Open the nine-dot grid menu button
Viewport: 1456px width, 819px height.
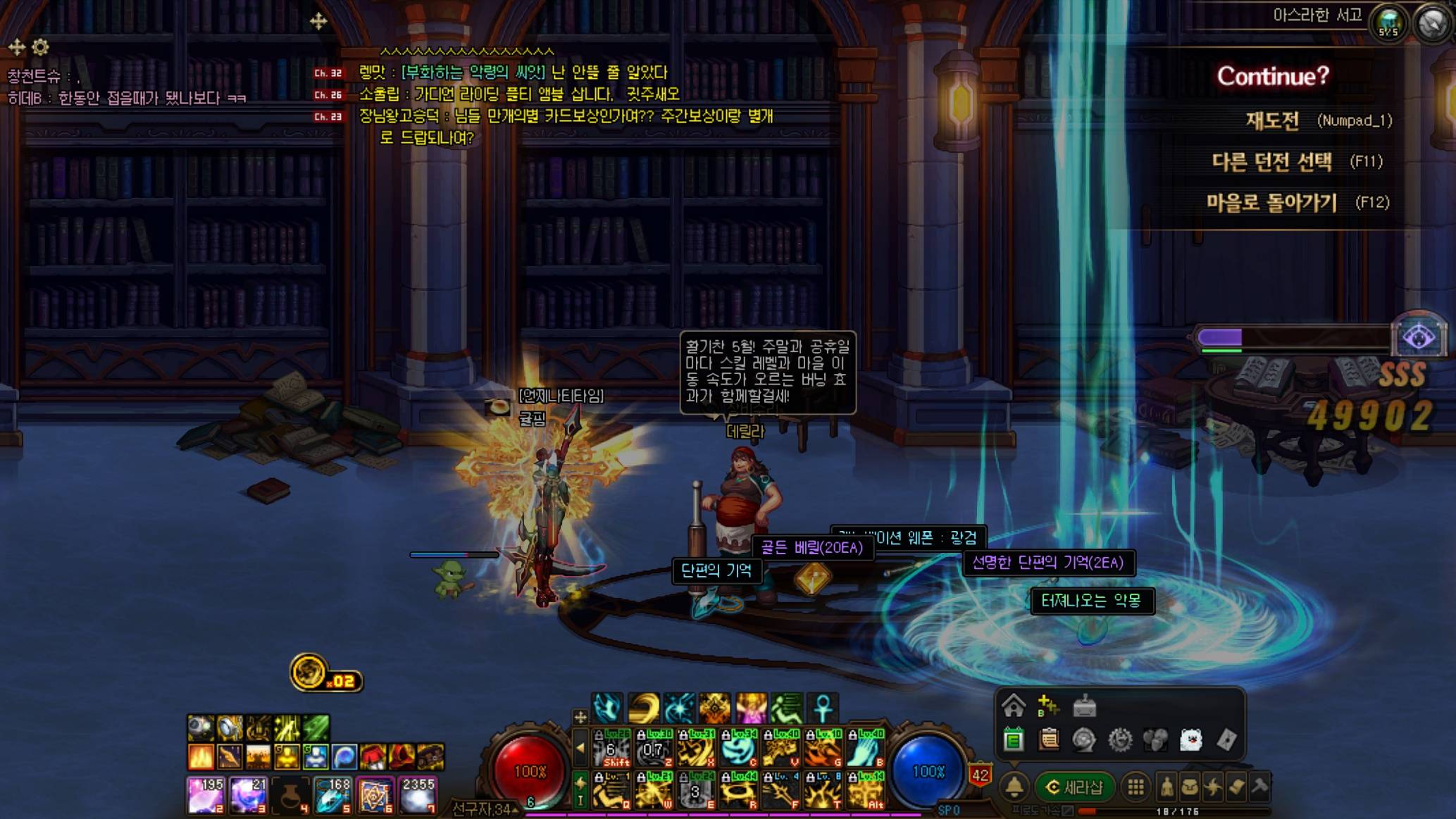click(1135, 787)
